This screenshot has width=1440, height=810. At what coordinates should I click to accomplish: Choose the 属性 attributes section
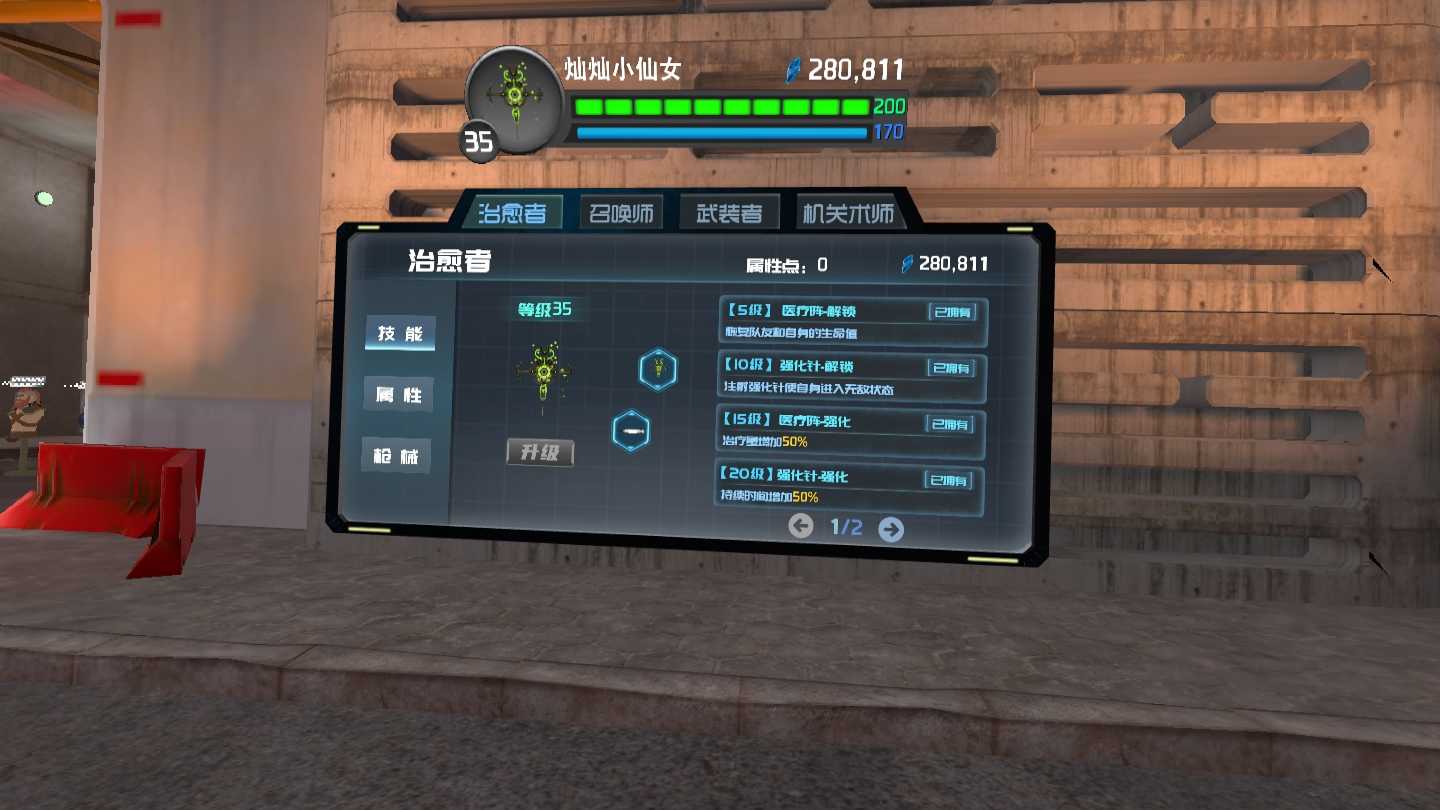coord(398,395)
